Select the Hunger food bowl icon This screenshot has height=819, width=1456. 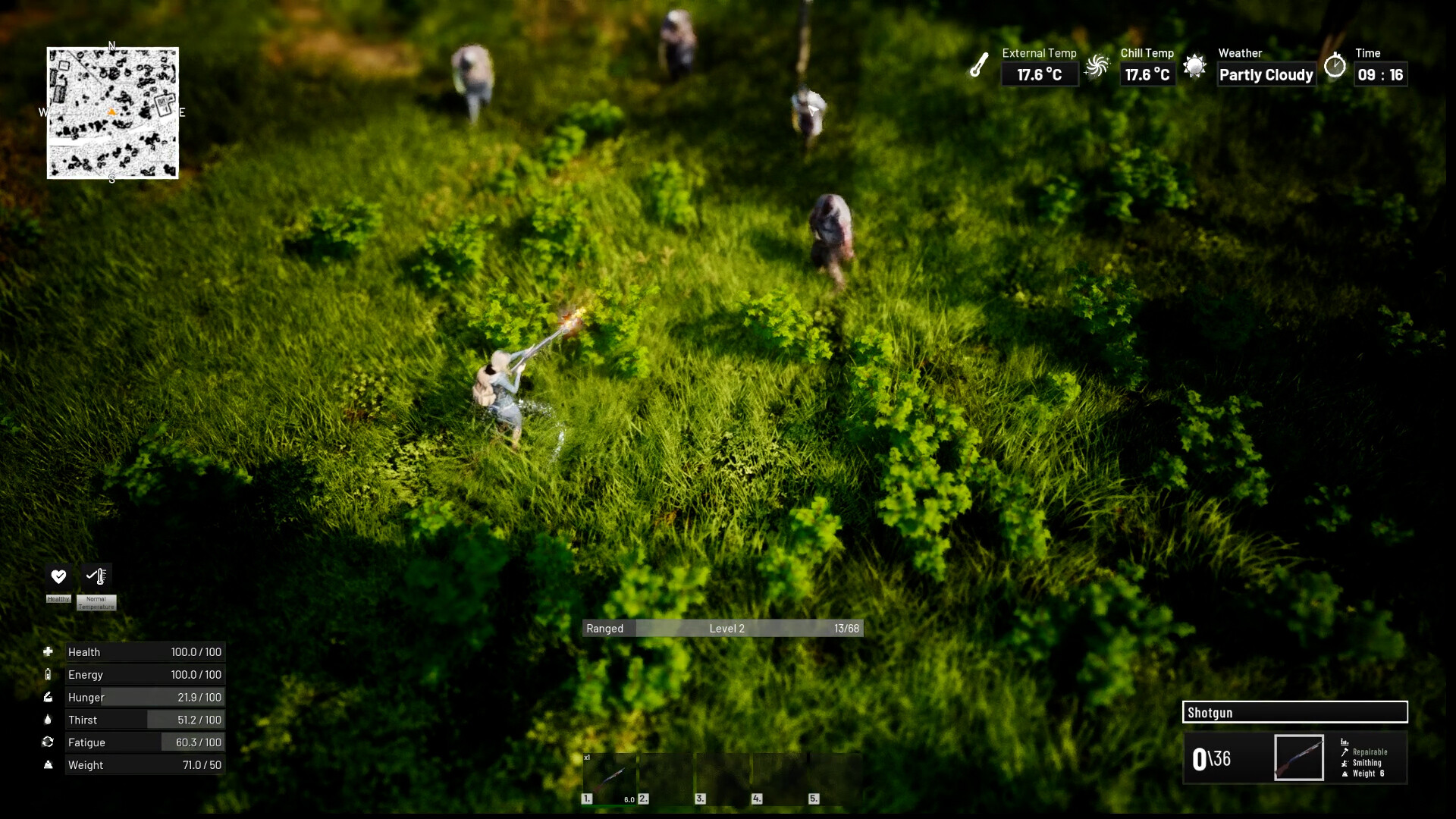tap(49, 696)
